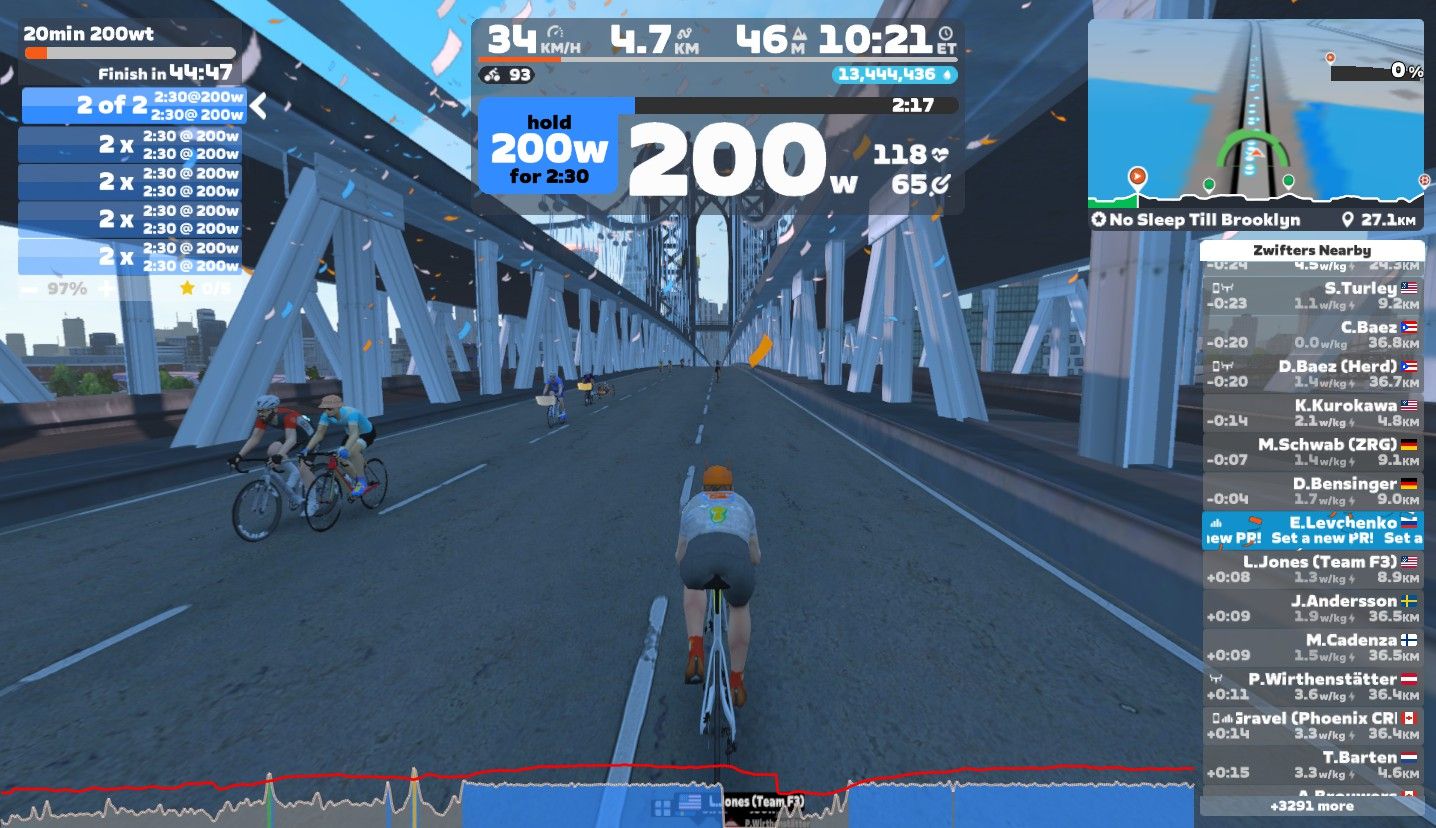This screenshot has width=1436, height=828.
Task: Pick M.Schwab (ZRG) from the rider list
Action: 1312,451
